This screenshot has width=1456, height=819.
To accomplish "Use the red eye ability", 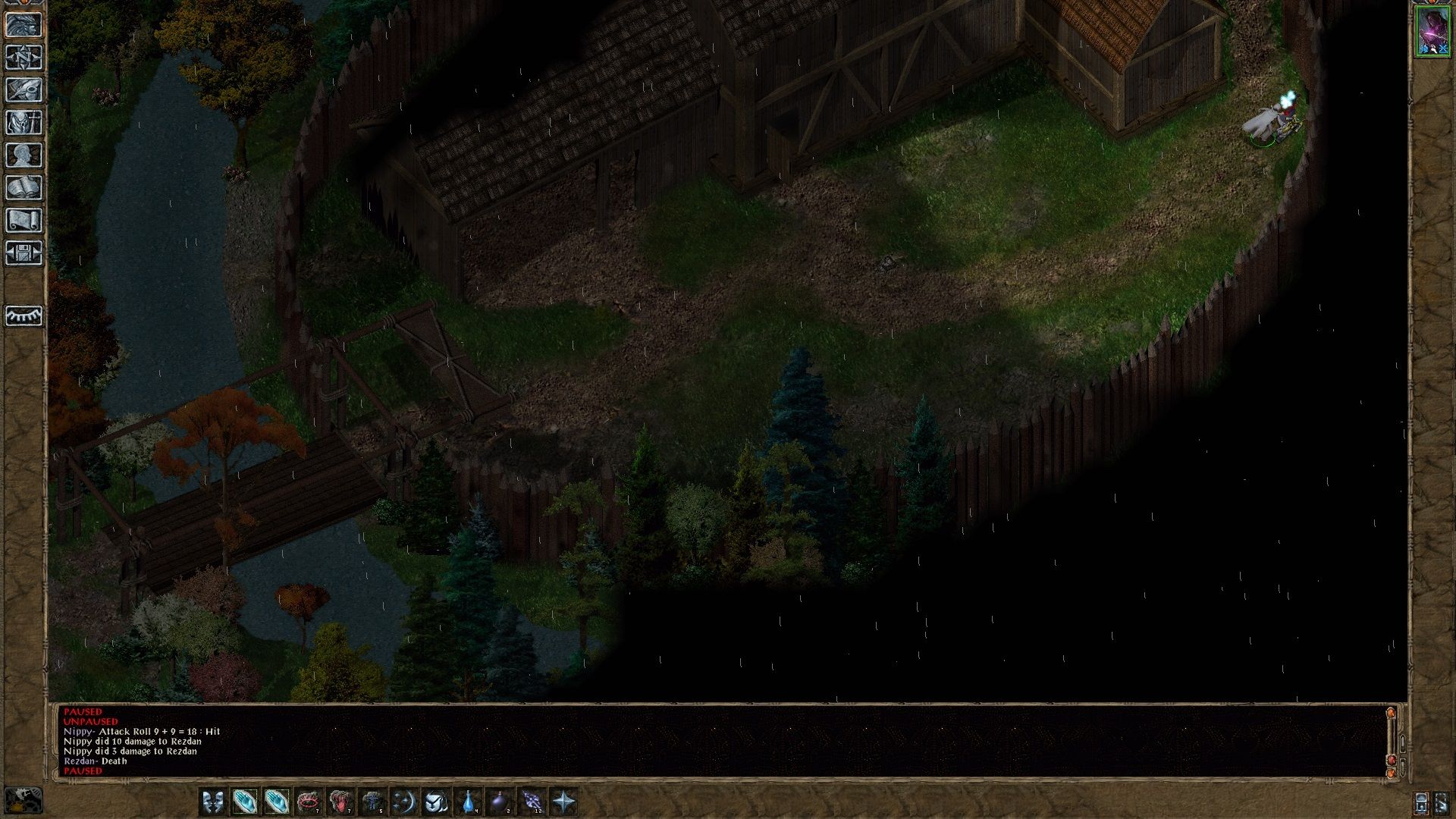I will coord(309,802).
